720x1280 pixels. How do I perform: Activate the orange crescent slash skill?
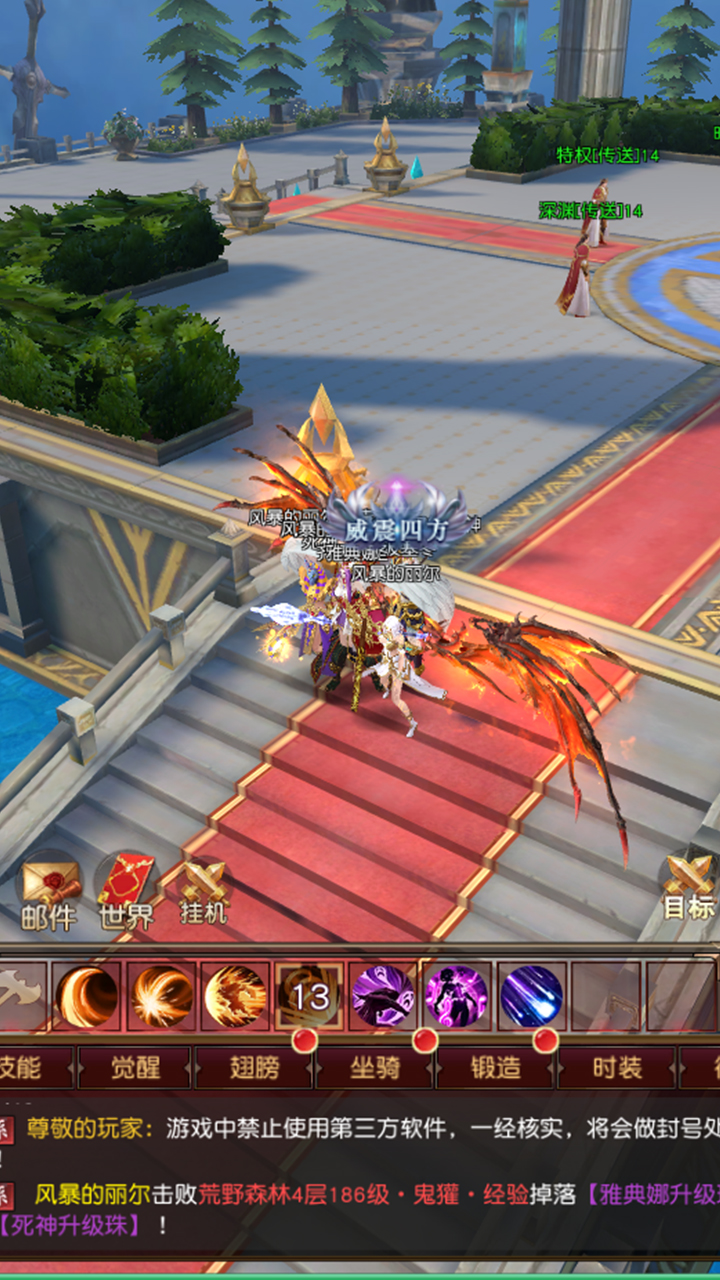coord(87,996)
